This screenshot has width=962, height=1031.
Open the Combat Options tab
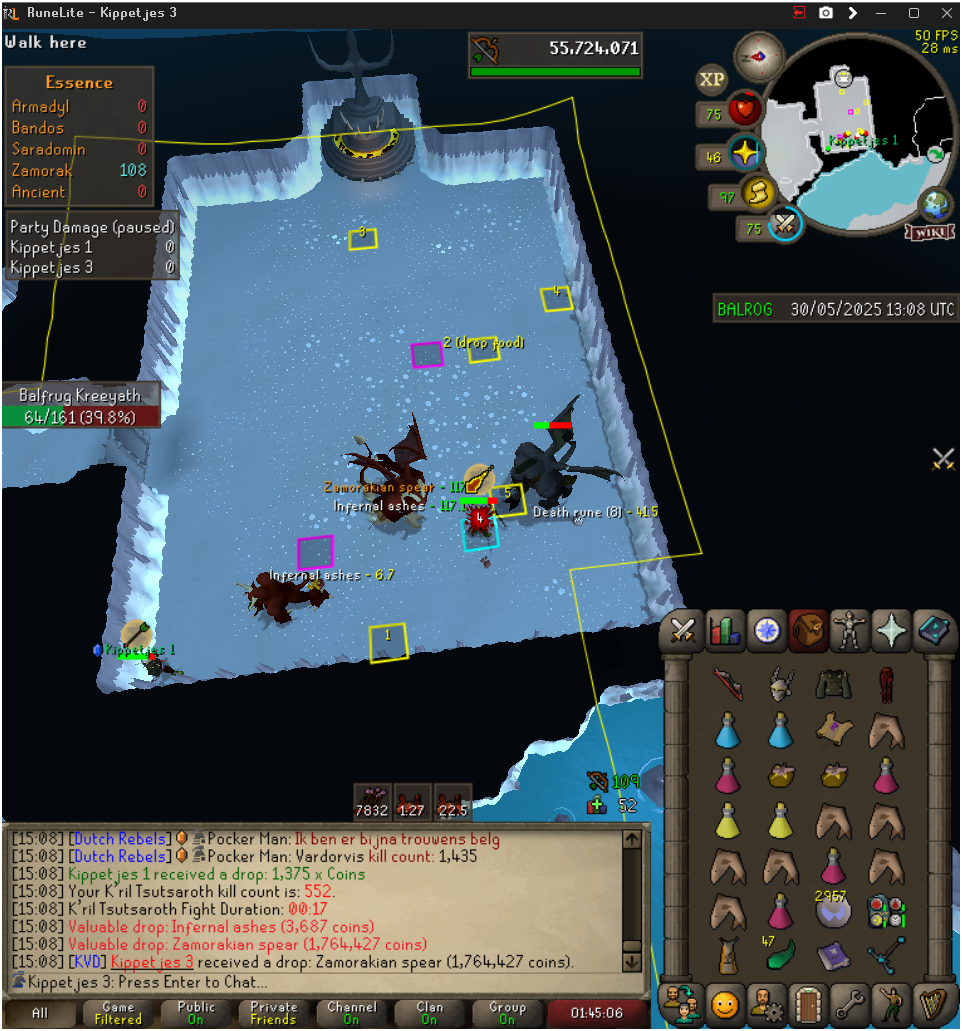pyautogui.click(x=683, y=630)
